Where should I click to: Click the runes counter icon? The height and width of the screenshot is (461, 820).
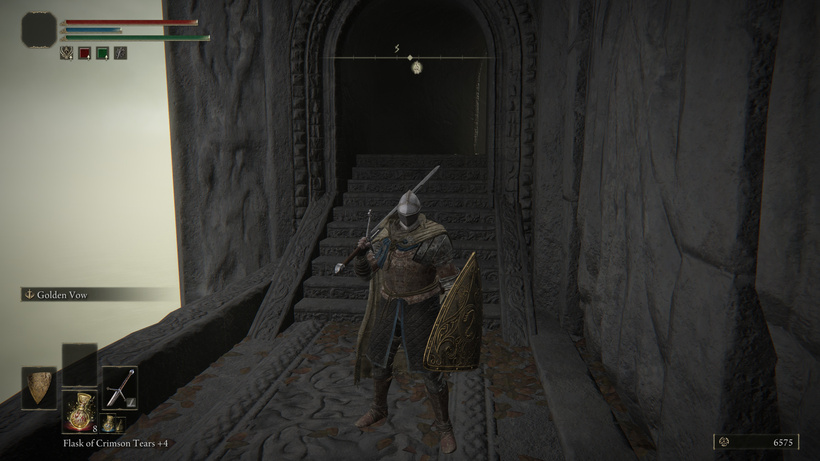click(724, 441)
